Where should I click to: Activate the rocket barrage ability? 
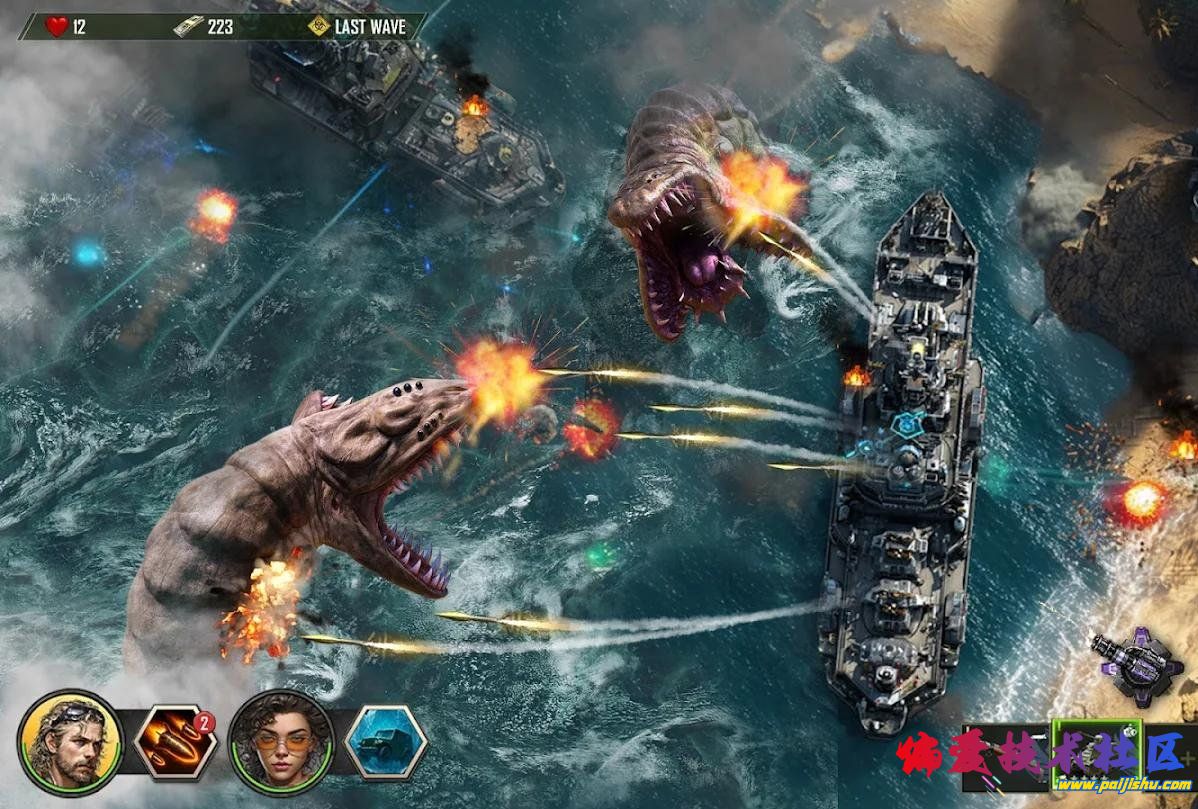(175, 742)
